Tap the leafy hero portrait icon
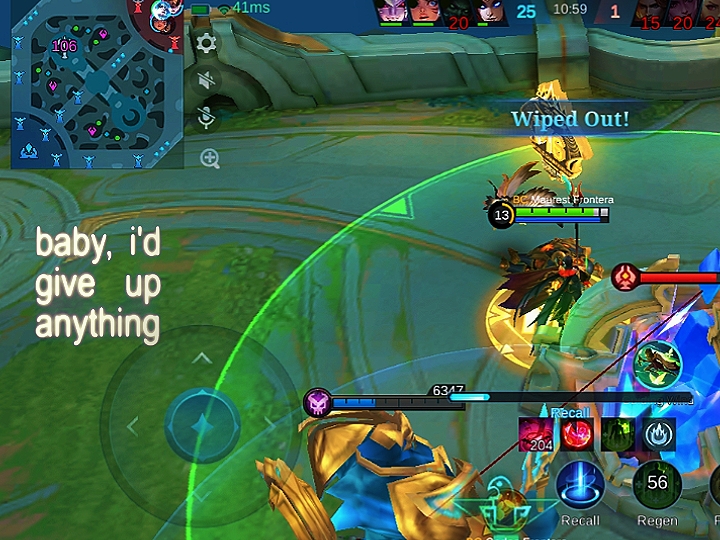The width and height of the screenshot is (720, 540). coord(658,365)
